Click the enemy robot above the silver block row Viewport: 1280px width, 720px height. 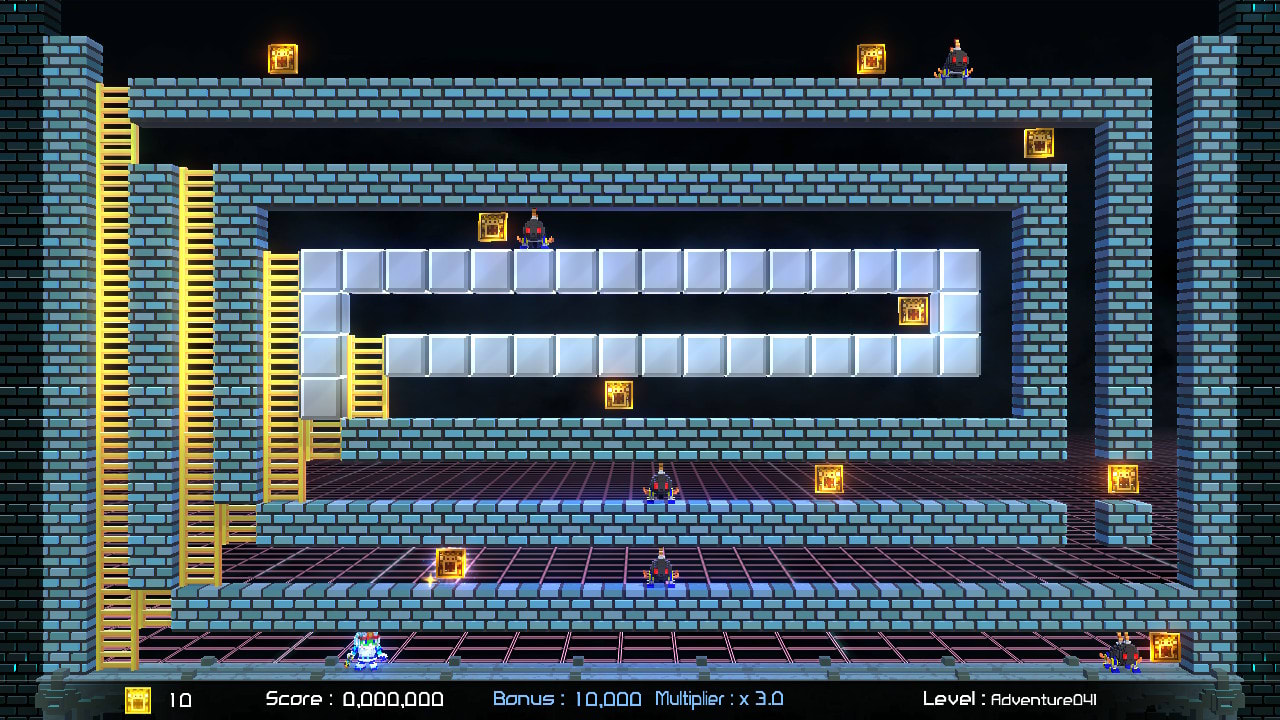click(536, 232)
